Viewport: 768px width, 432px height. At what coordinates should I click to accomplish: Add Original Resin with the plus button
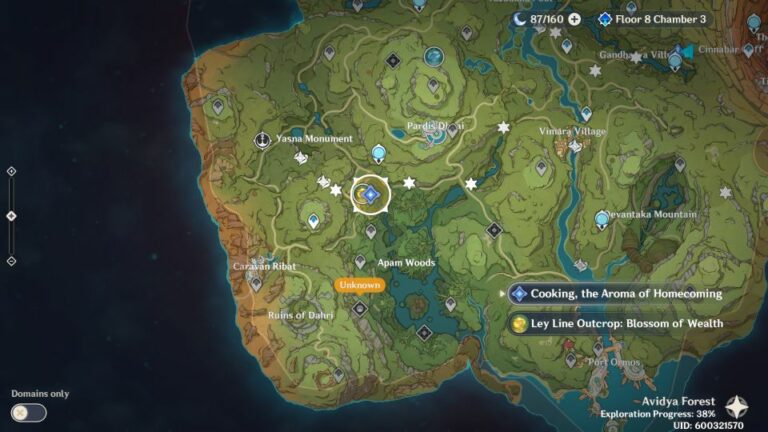574,19
